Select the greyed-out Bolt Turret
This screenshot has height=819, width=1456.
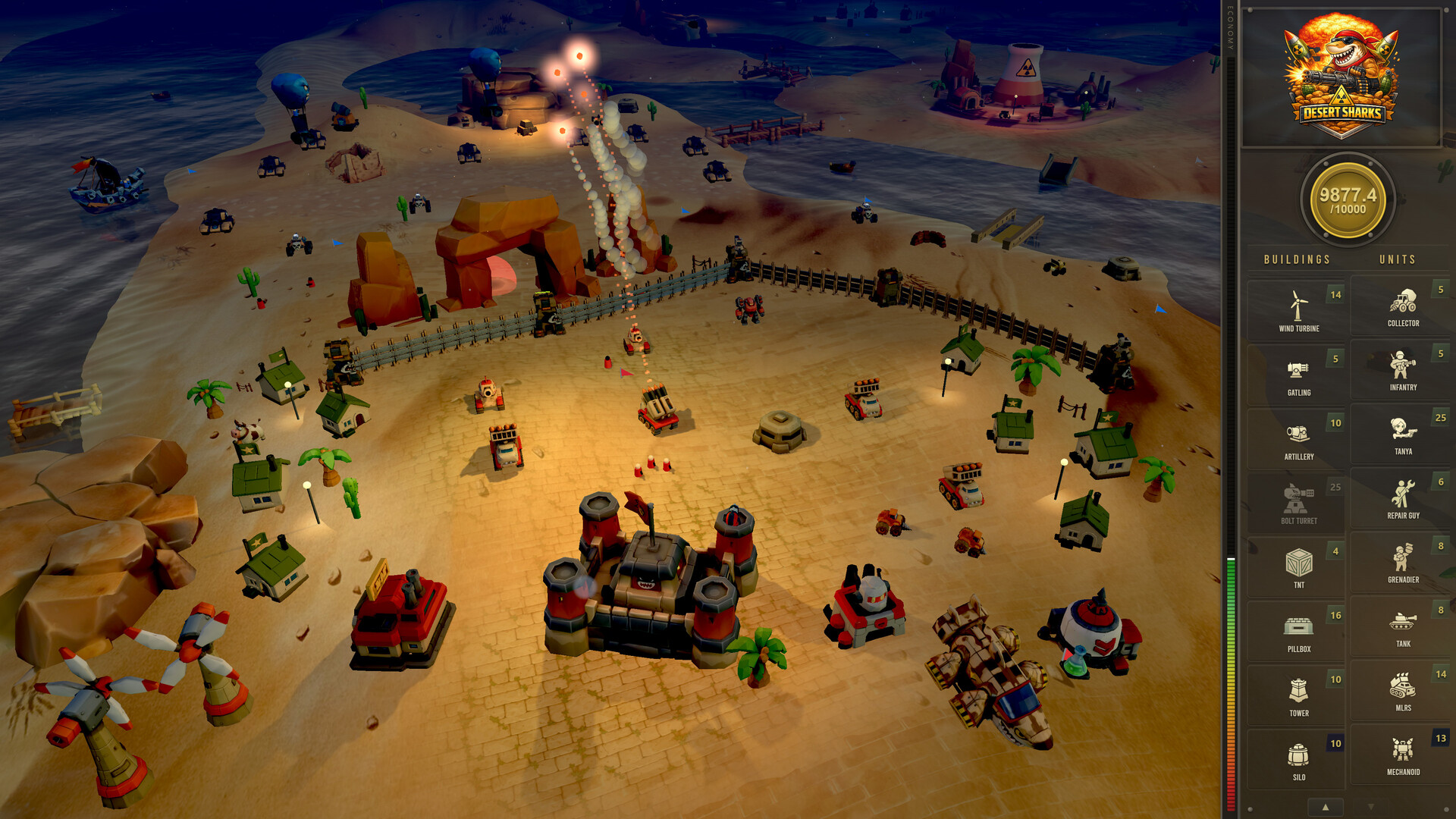[1297, 501]
